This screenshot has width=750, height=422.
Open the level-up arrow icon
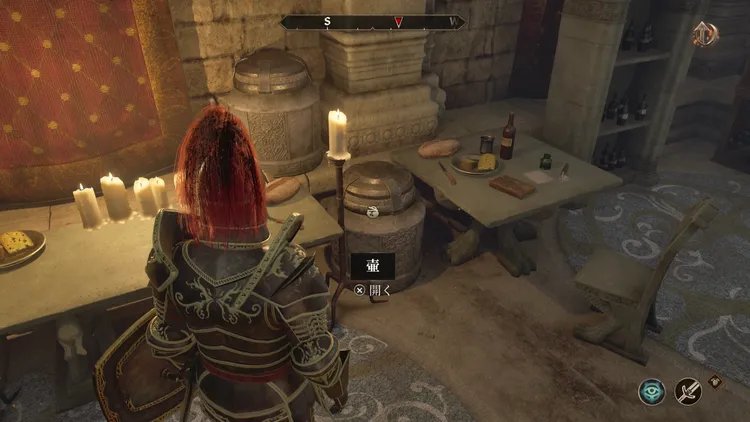click(706, 34)
